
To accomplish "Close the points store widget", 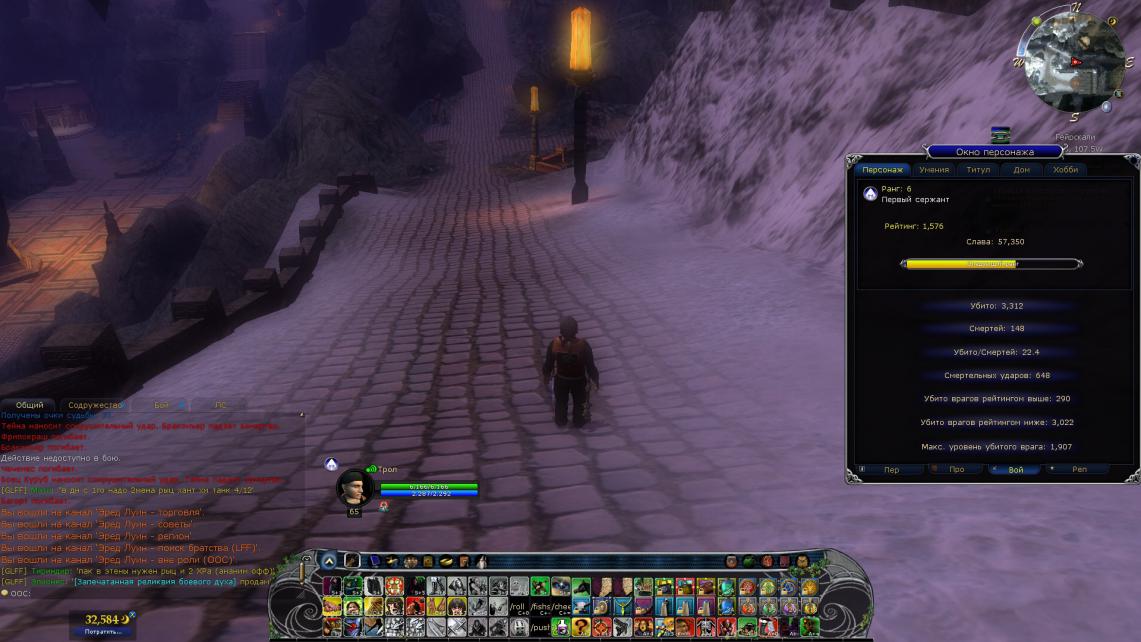I will (132, 616).
